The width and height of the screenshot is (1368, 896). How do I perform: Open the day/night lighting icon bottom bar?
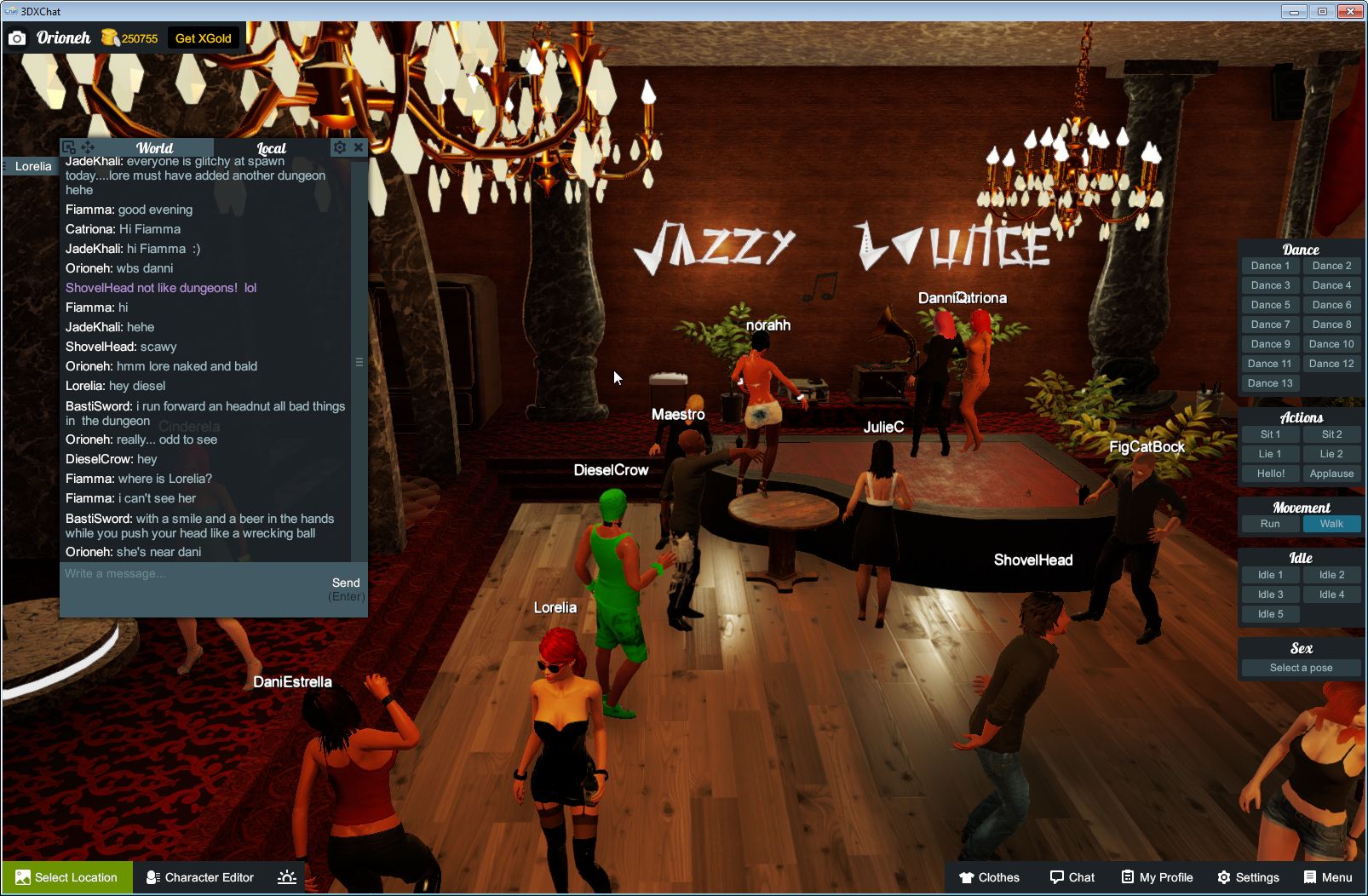pos(287,877)
